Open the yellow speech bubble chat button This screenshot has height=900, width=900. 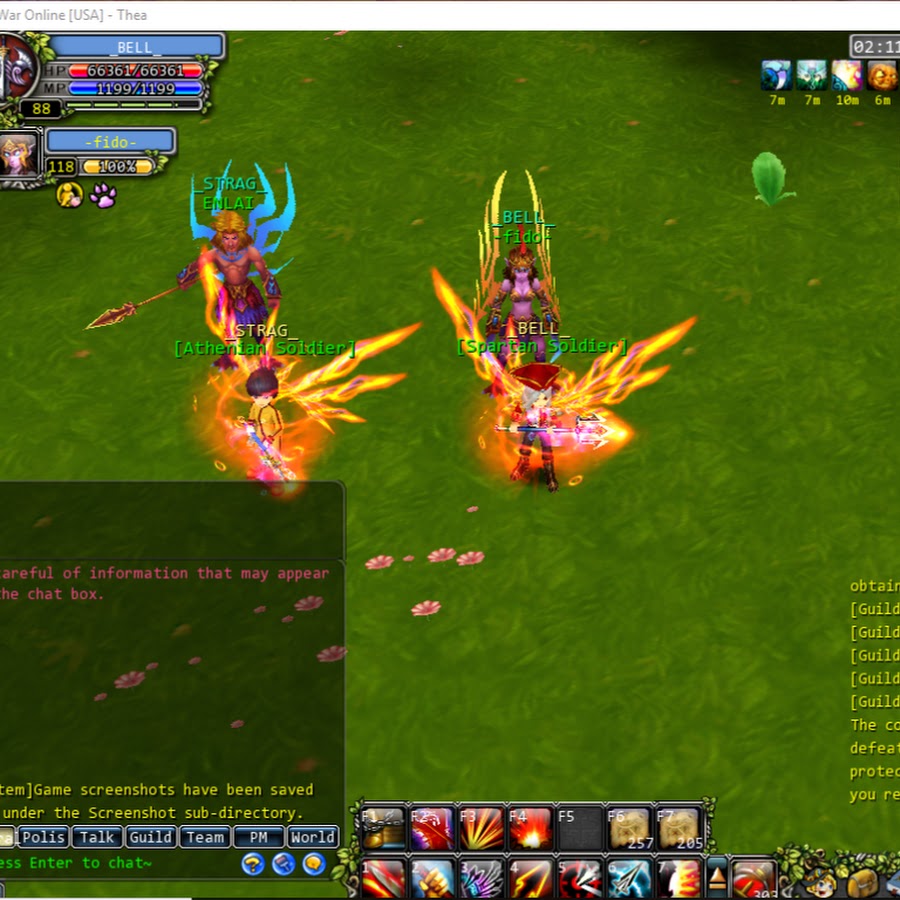point(314,864)
